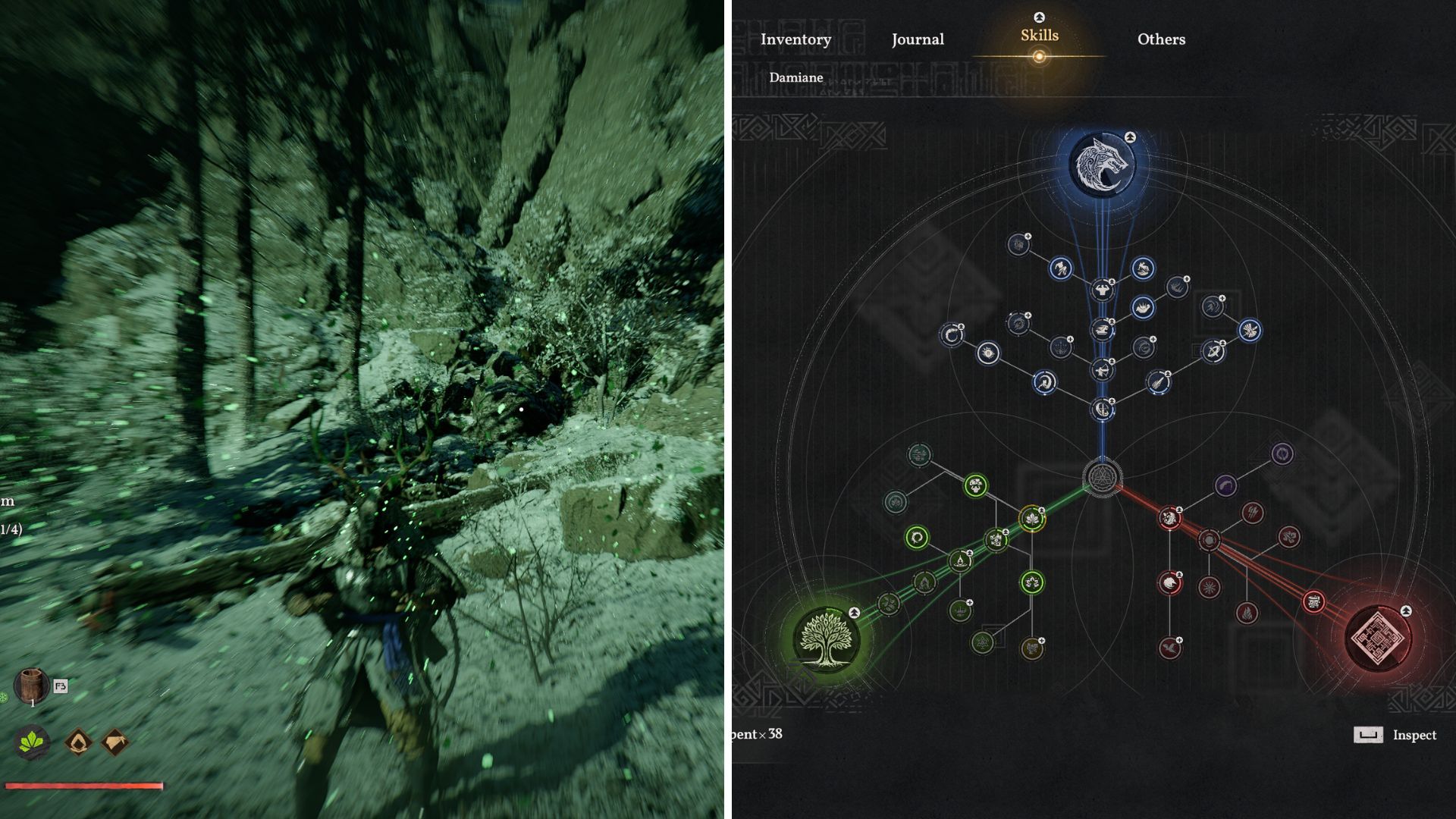Viewport: 1456px width, 819px height.
Task: Select the bow skill node
Action: coord(1102,371)
